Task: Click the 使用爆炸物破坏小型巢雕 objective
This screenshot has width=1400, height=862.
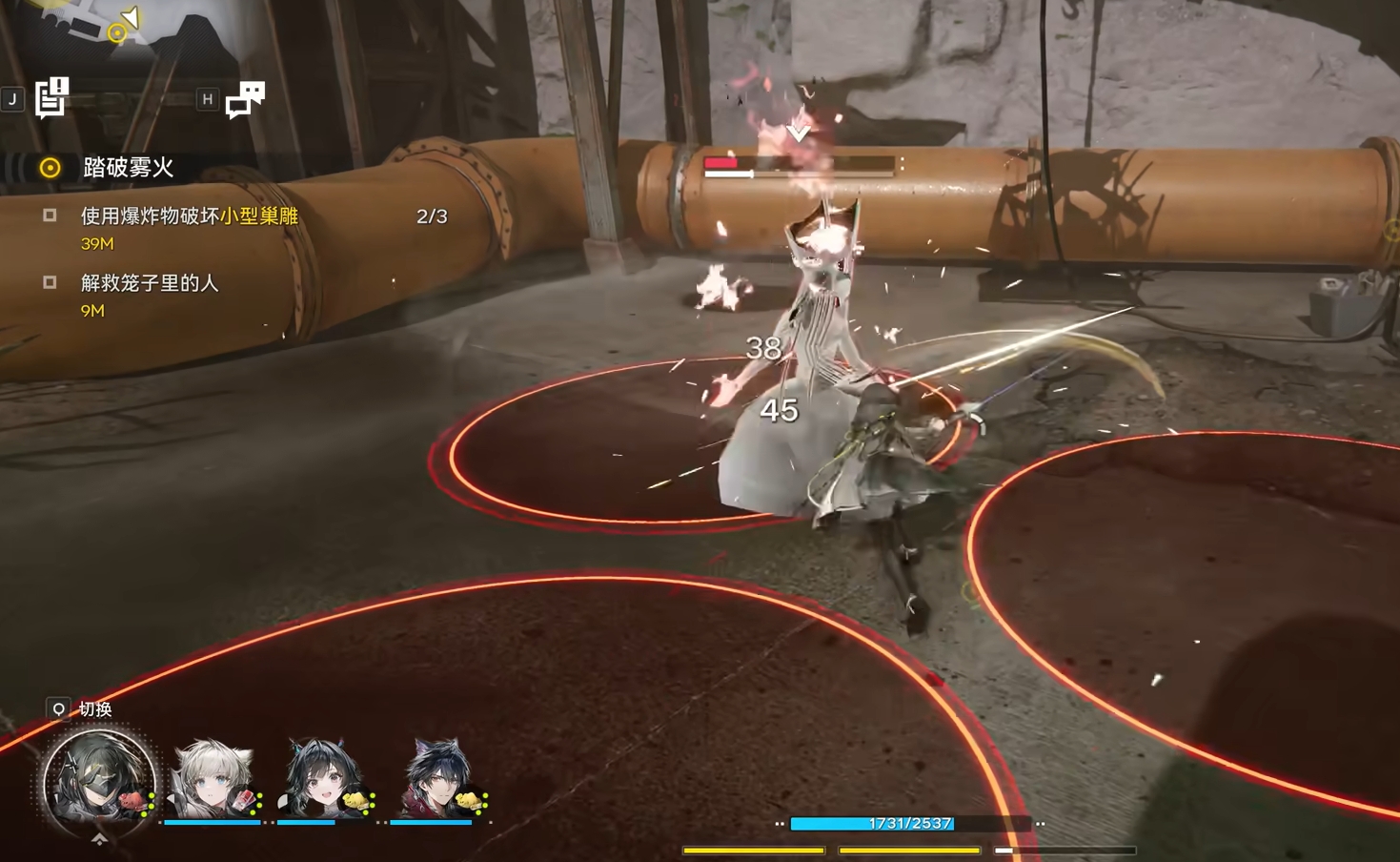Action: point(189,216)
